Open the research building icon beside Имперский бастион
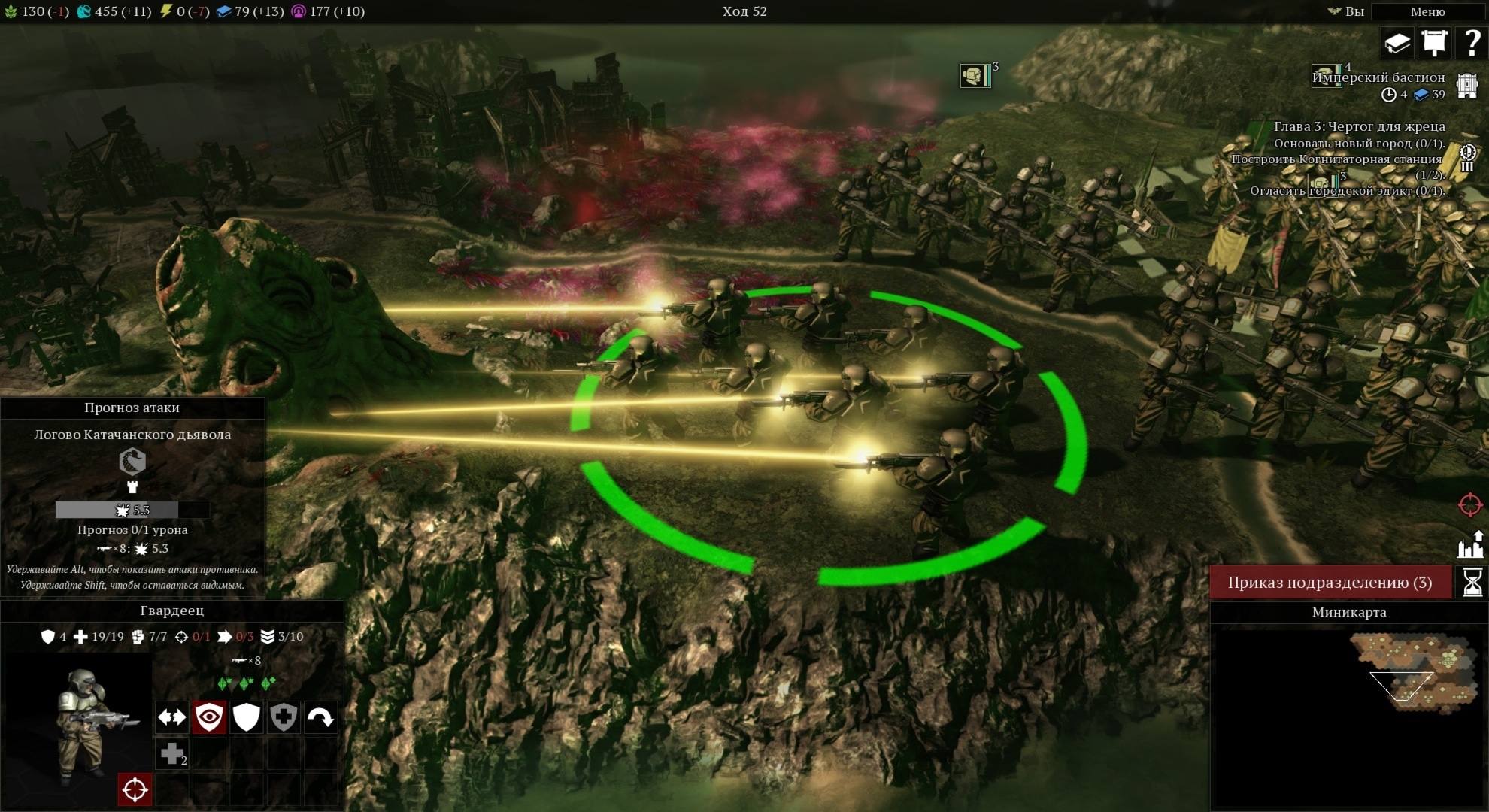 pyautogui.click(x=1466, y=85)
